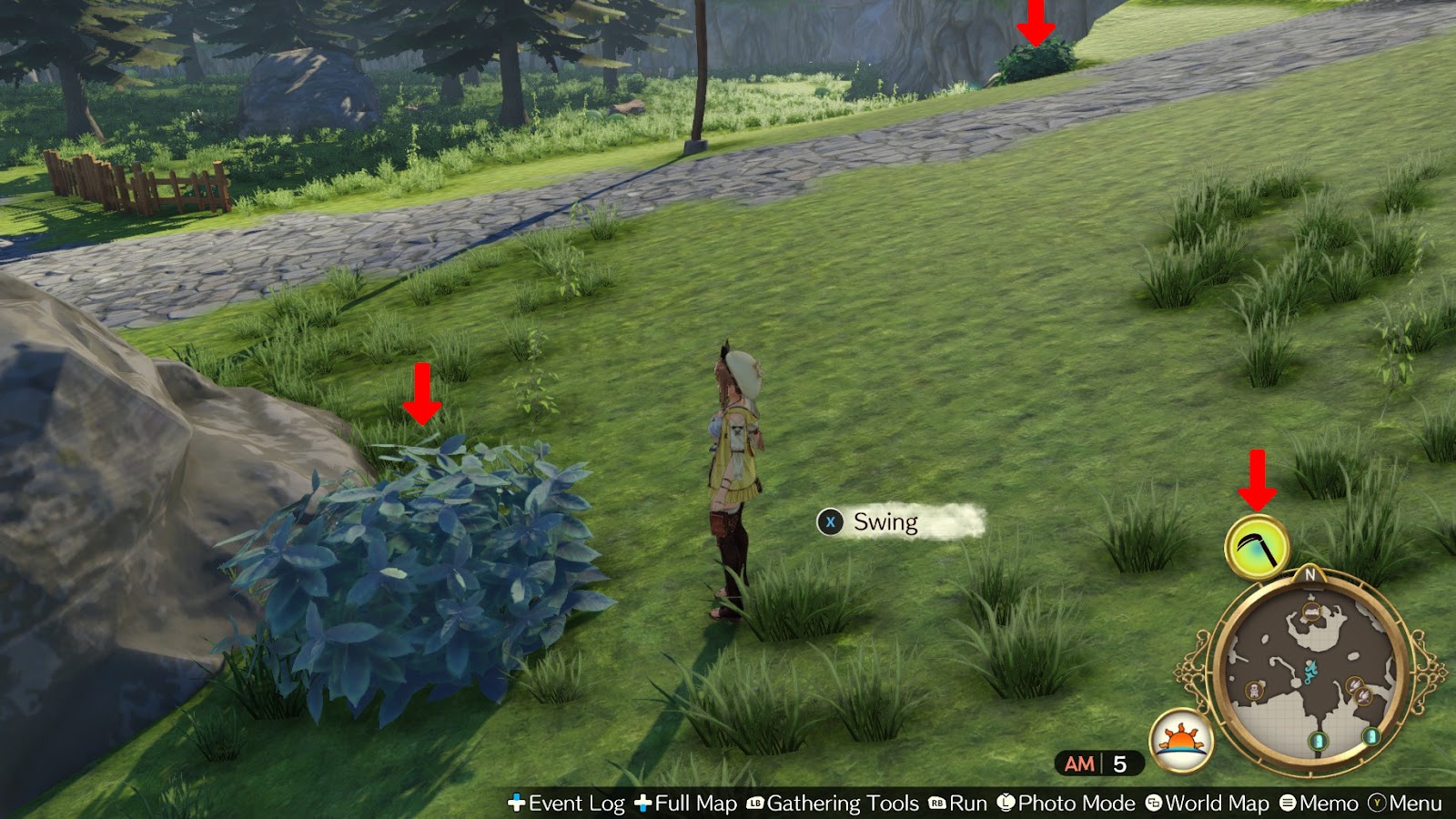The height and width of the screenshot is (819, 1456).
Task: Click the Y Menu button icon
Action: coord(1377,804)
